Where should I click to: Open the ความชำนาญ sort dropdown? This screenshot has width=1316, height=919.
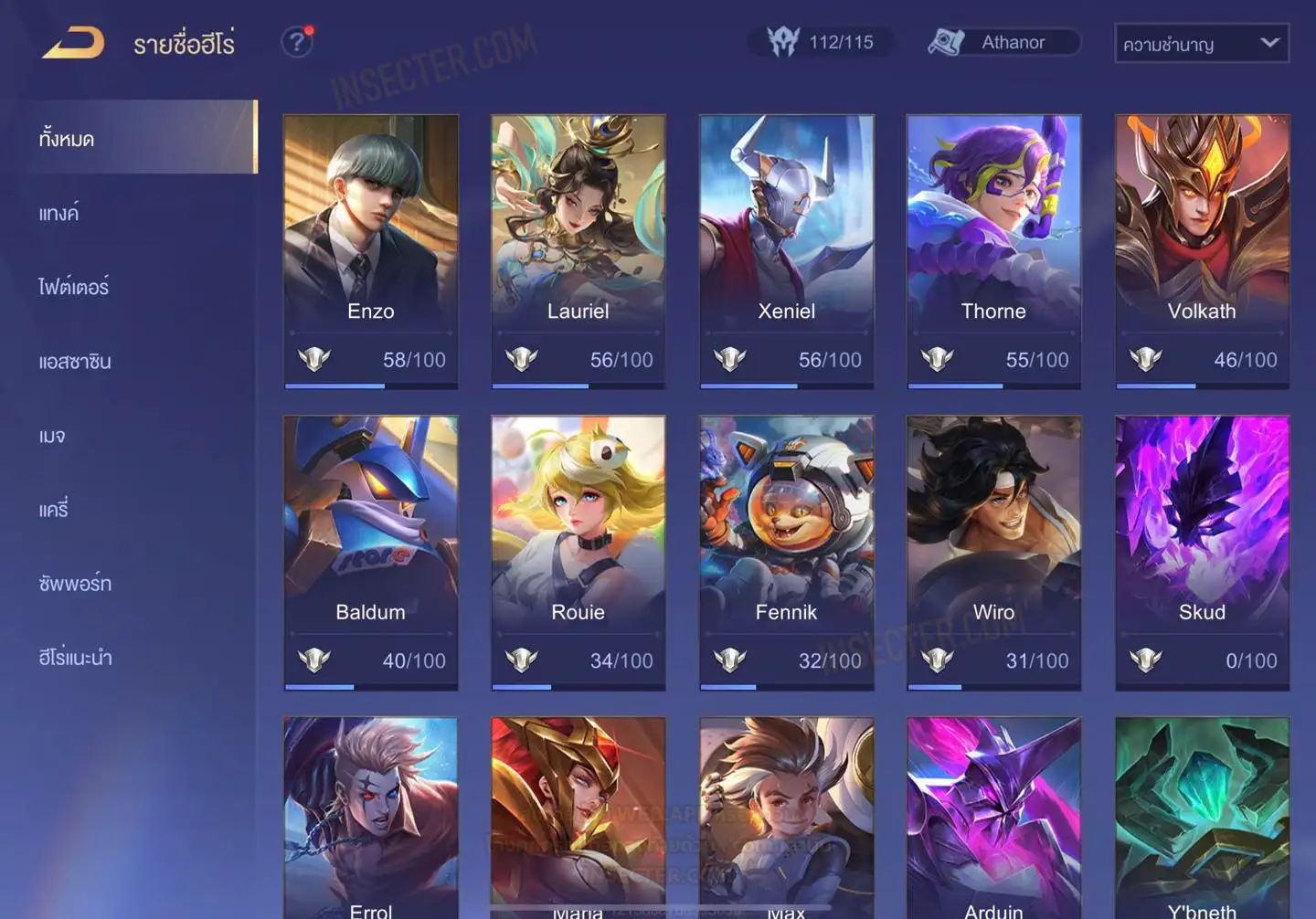point(1201,43)
